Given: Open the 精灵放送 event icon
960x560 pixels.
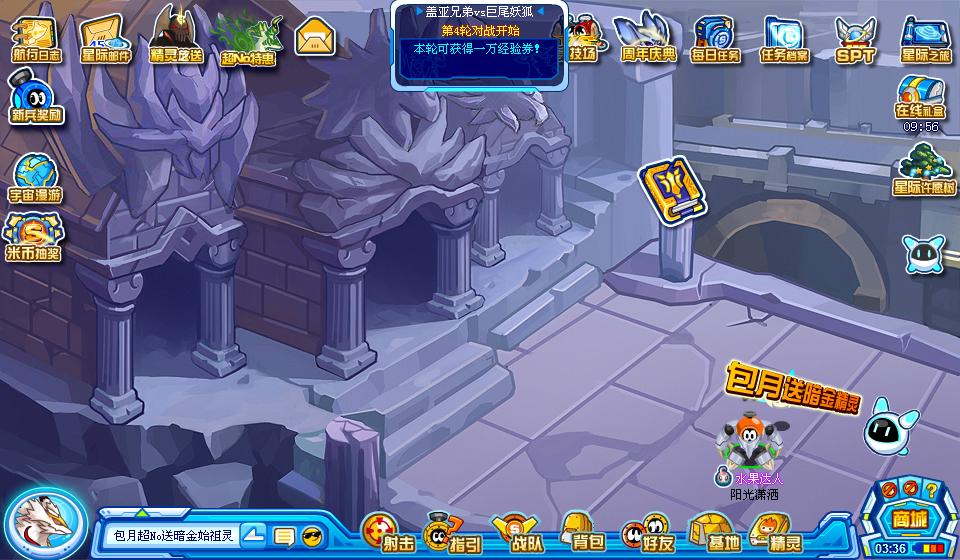Looking at the screenshot, I should [176, 36].
